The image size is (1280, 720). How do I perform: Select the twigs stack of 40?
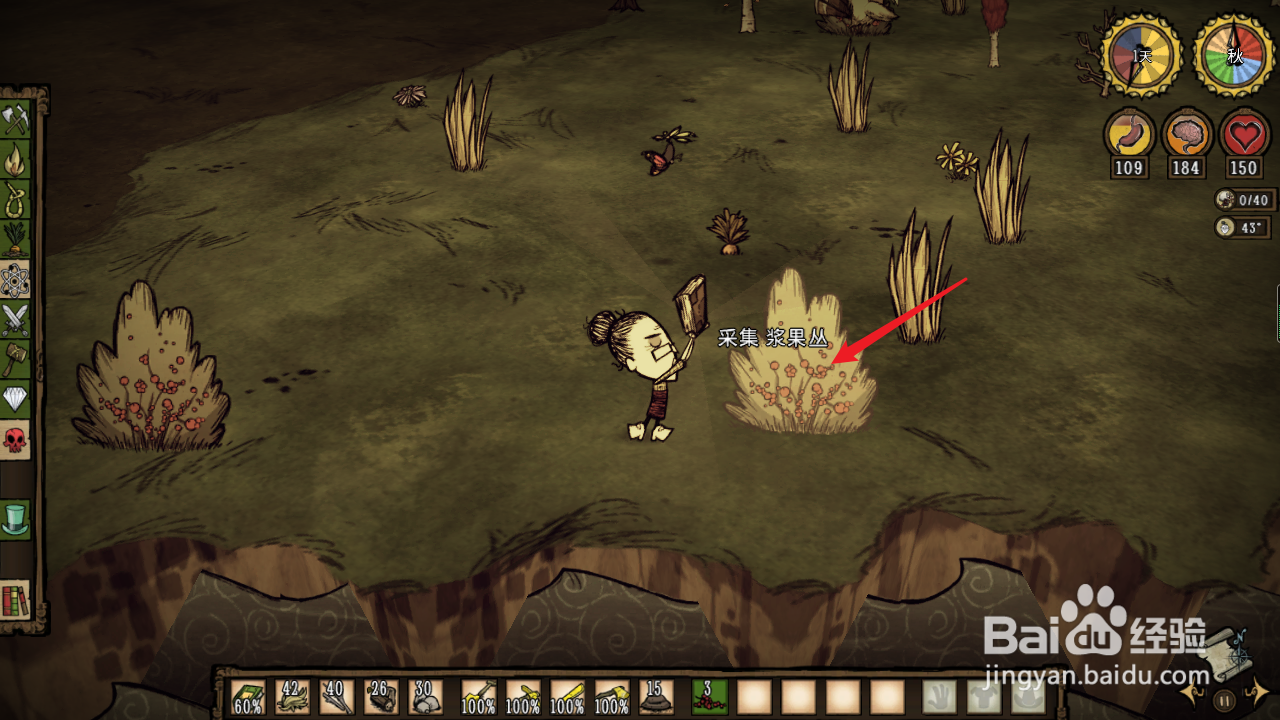point(337,697)
